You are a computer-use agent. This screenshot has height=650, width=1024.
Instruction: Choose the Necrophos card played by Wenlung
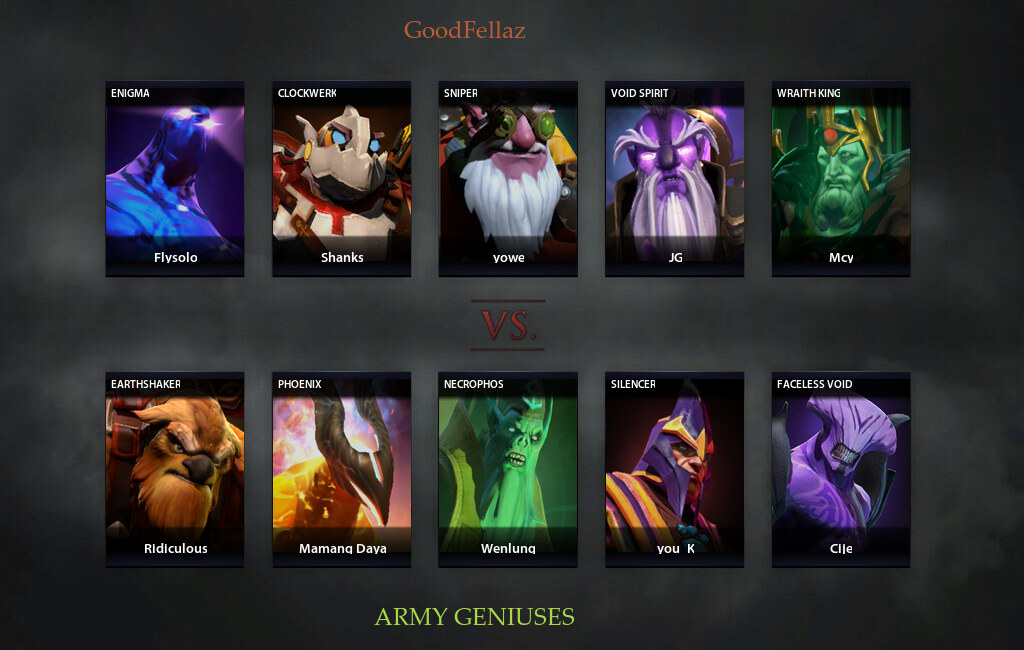coord(508,469)
